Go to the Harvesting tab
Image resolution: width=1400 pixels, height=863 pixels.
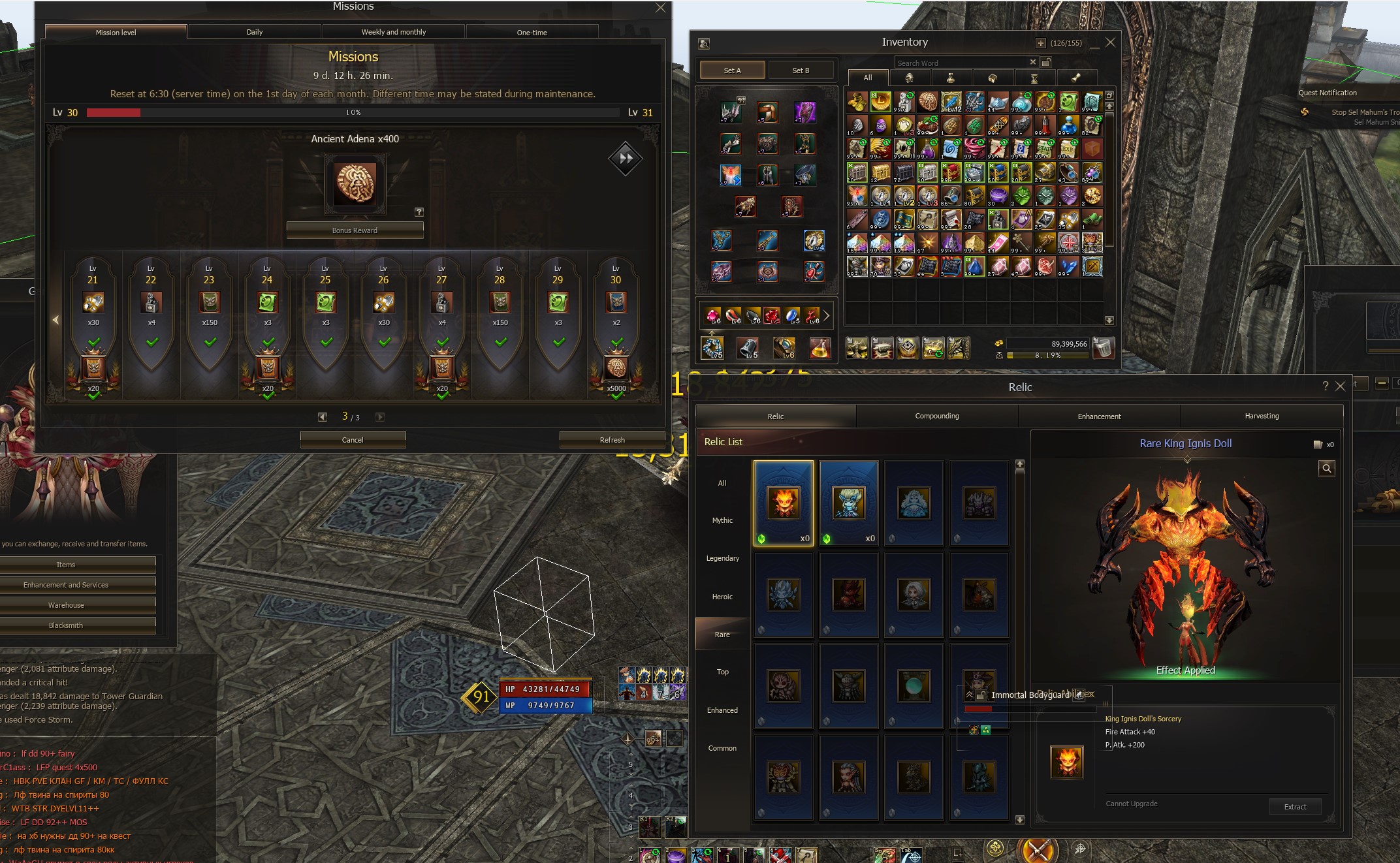(x=1262, y=416)
